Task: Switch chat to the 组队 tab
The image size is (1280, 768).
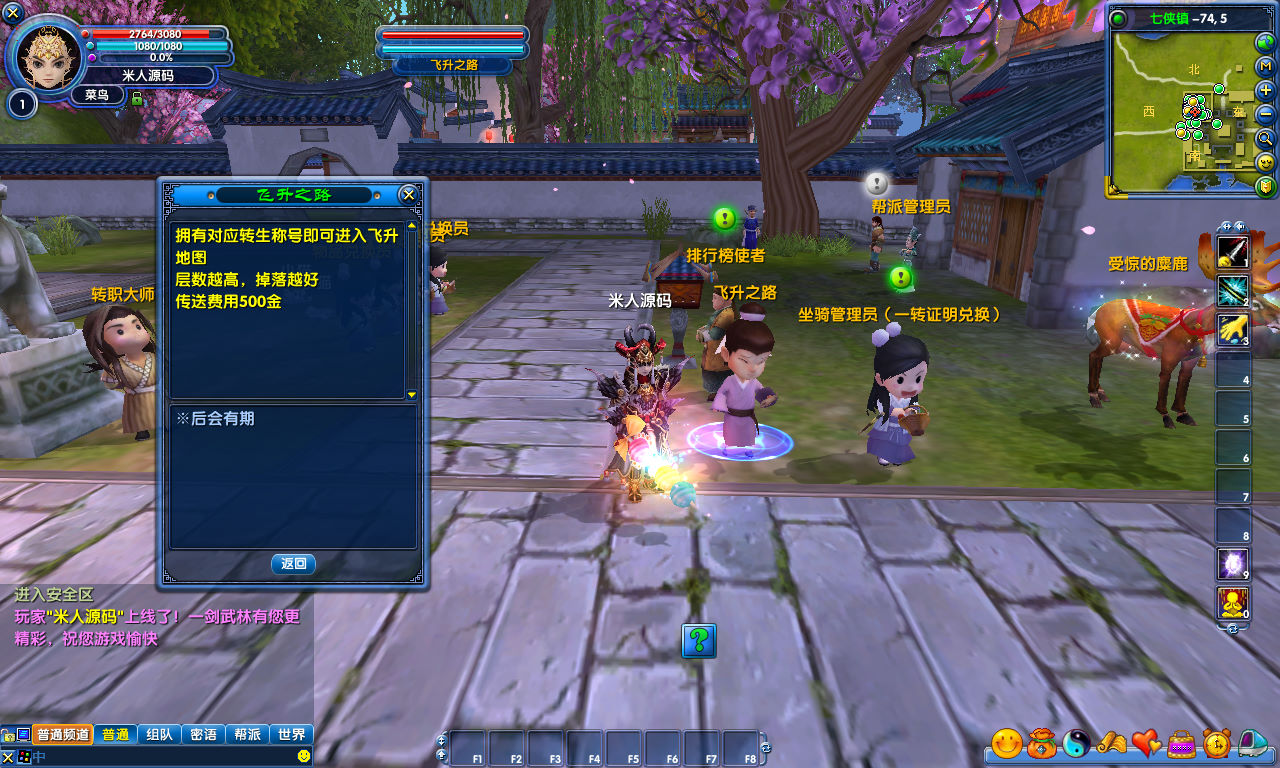Action: [x=159, y=734]
